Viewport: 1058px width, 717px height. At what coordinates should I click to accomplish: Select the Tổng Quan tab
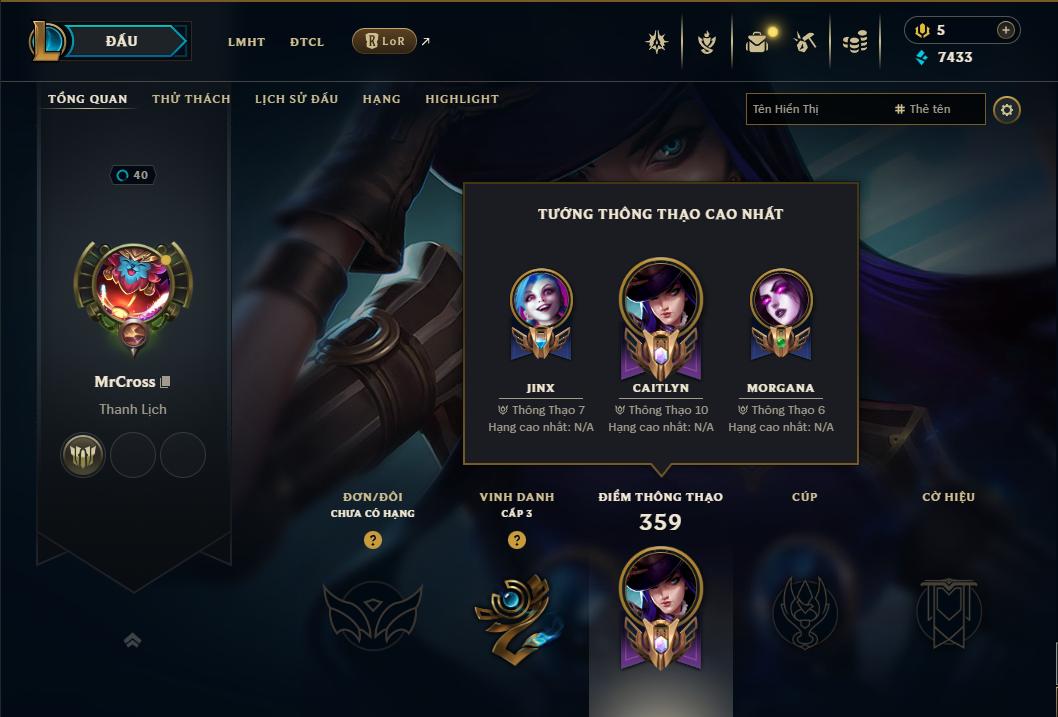click(x=88, y=99)
